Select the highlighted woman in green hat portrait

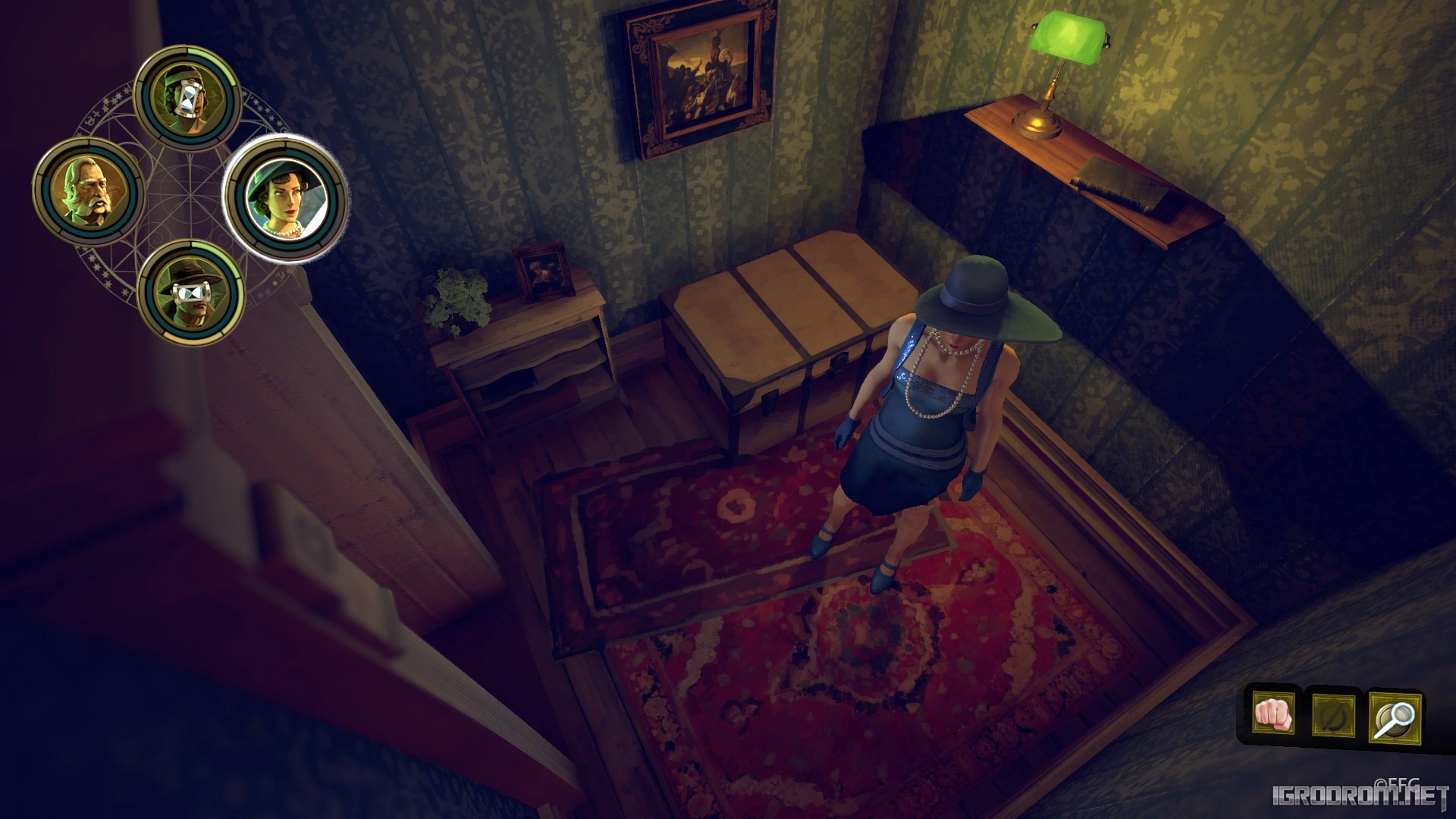[x=286, y=199]
